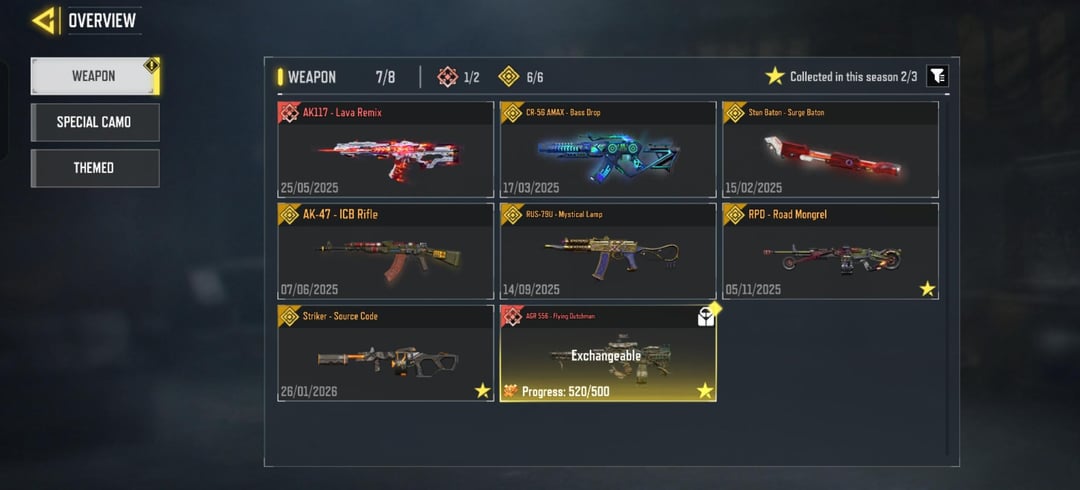Screen dimensions: 1080x490
Task: Go back using the yellow arrow
Action: [x=43, y=20]
